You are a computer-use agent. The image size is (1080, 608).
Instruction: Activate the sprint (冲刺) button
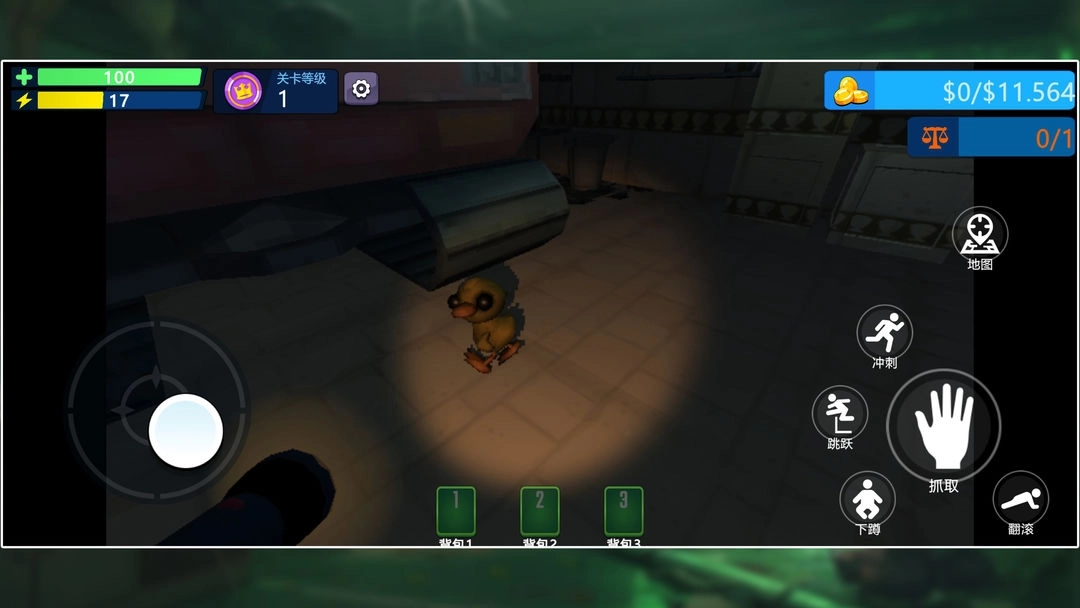(884, 331)
